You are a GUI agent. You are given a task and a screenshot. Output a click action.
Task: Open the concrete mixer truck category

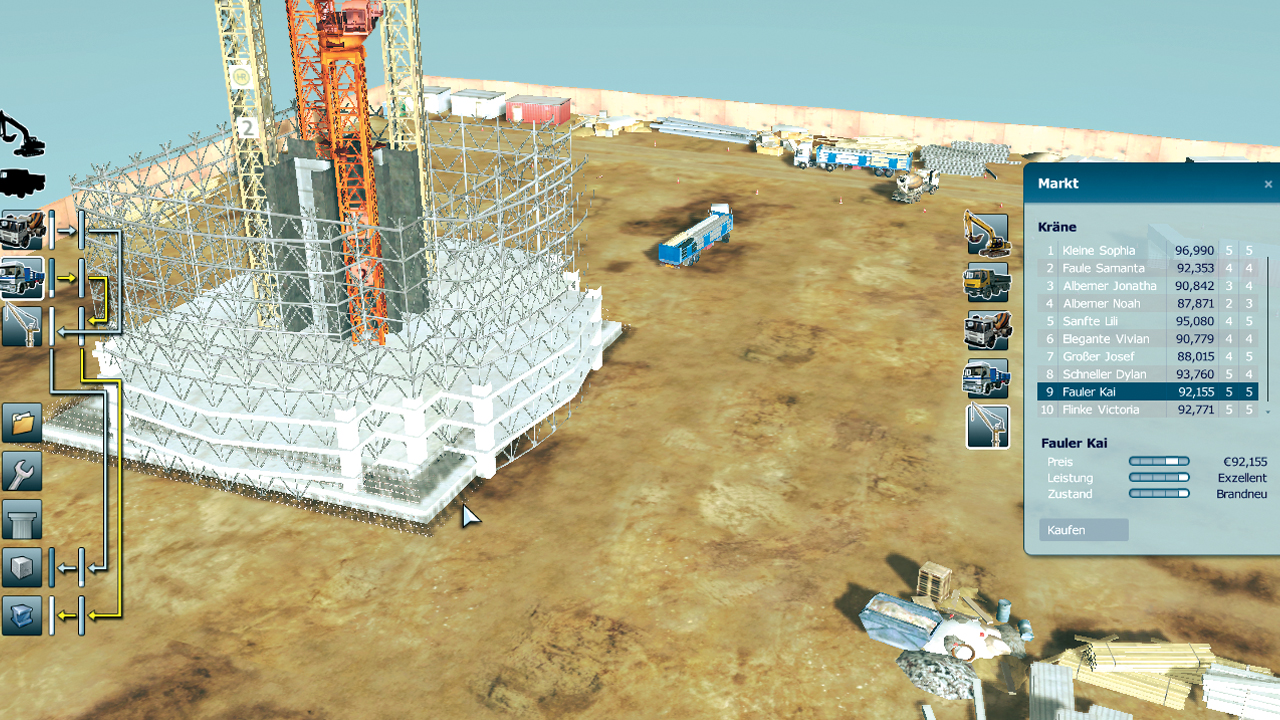coord(986,330)
